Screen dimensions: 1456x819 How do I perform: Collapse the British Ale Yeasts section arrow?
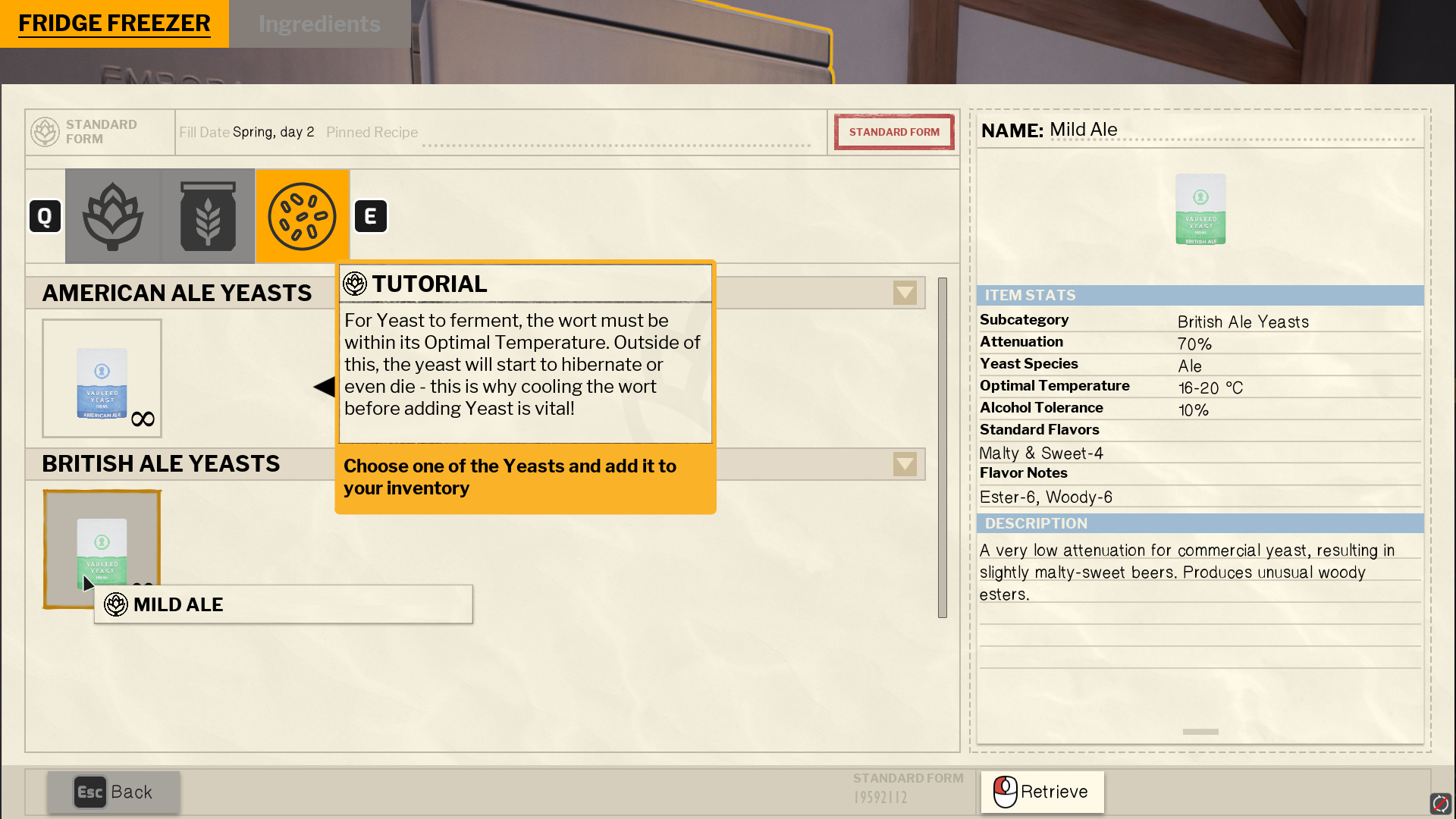tap(905, 464)
